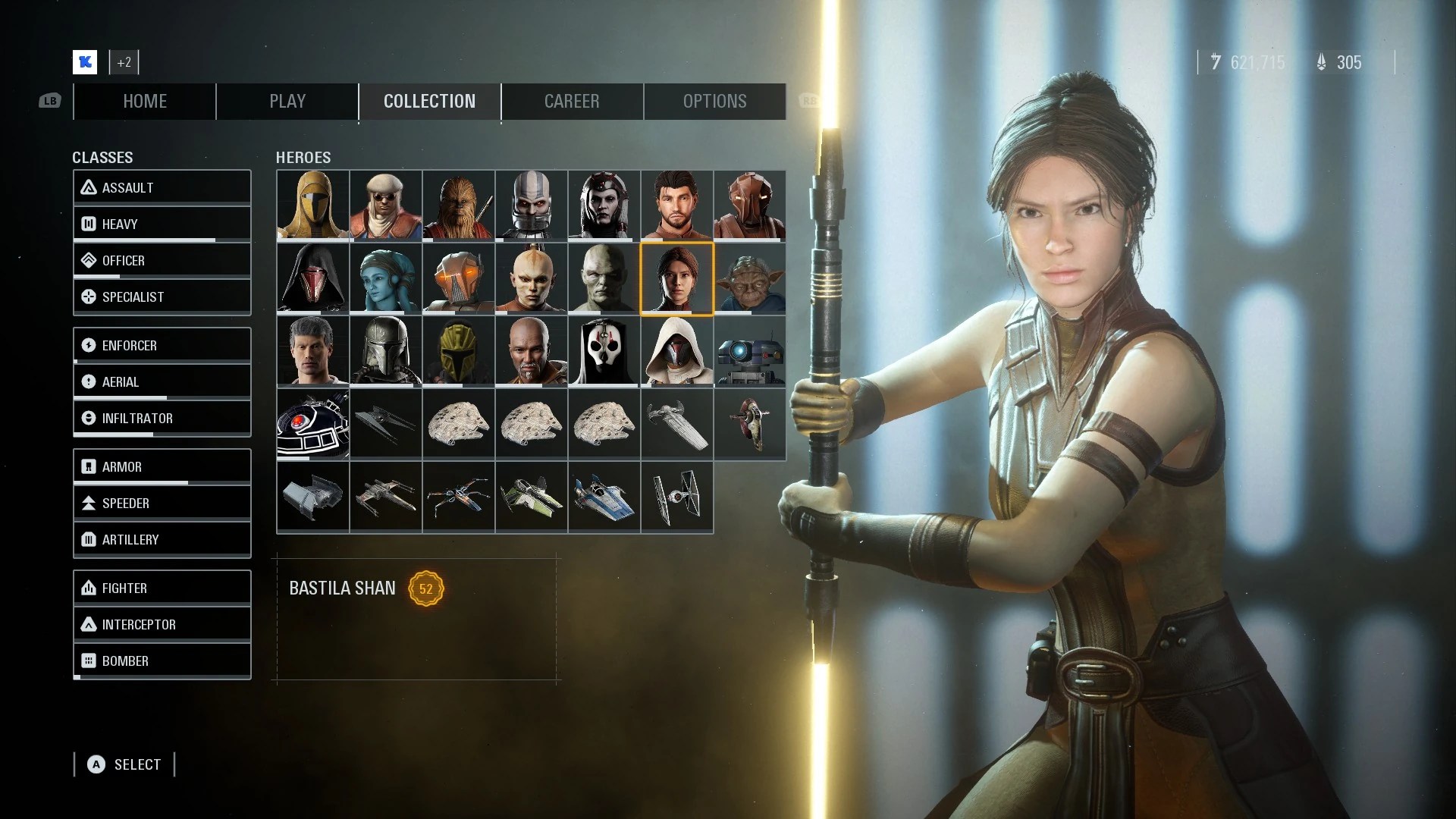1456x819 pixels.
Task: Open the OPTIONS tab
Action: pos(714,101)
